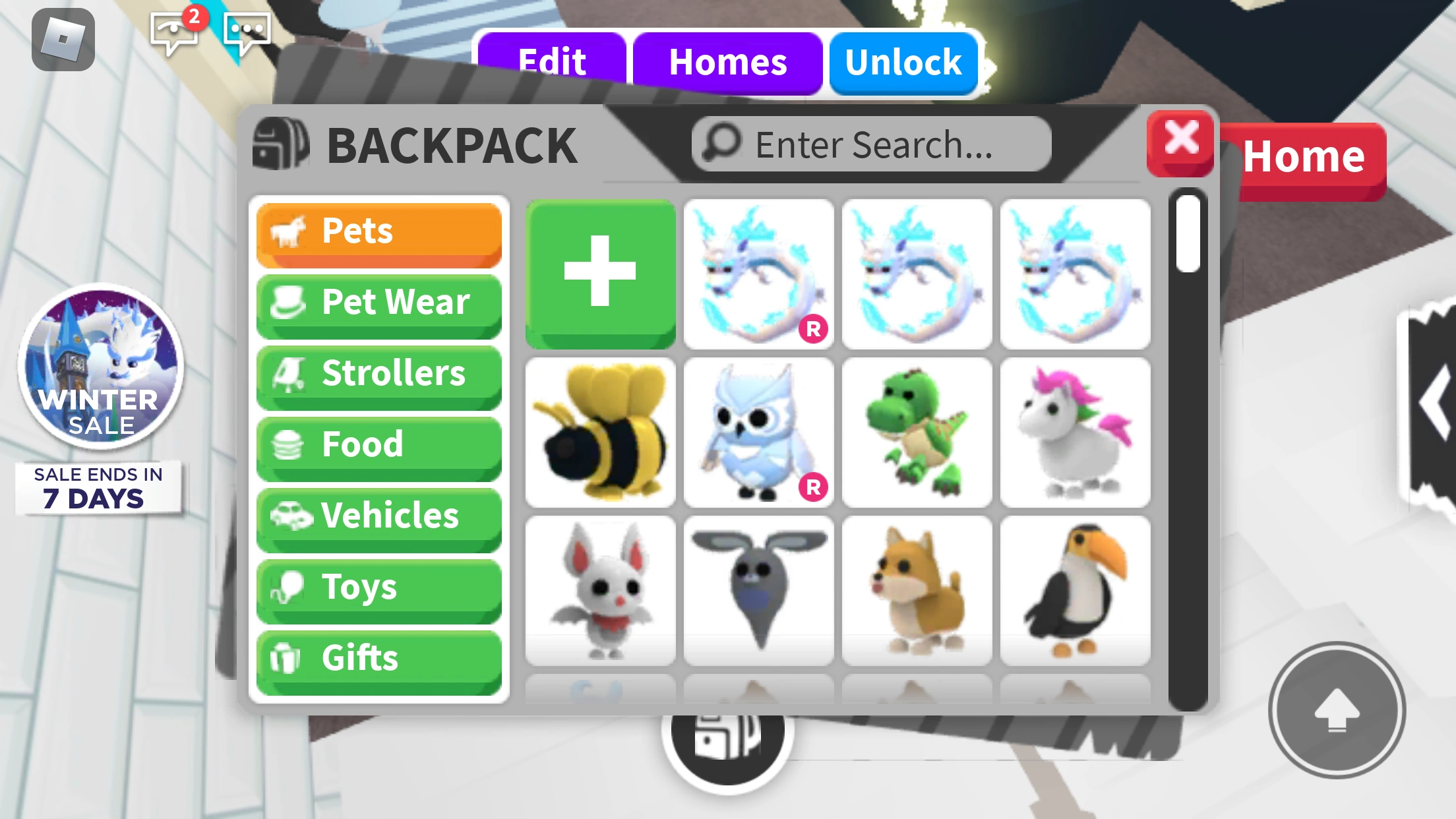Select the Vehicles category
Screen dimensions: 1456x819
click(379, 516)
